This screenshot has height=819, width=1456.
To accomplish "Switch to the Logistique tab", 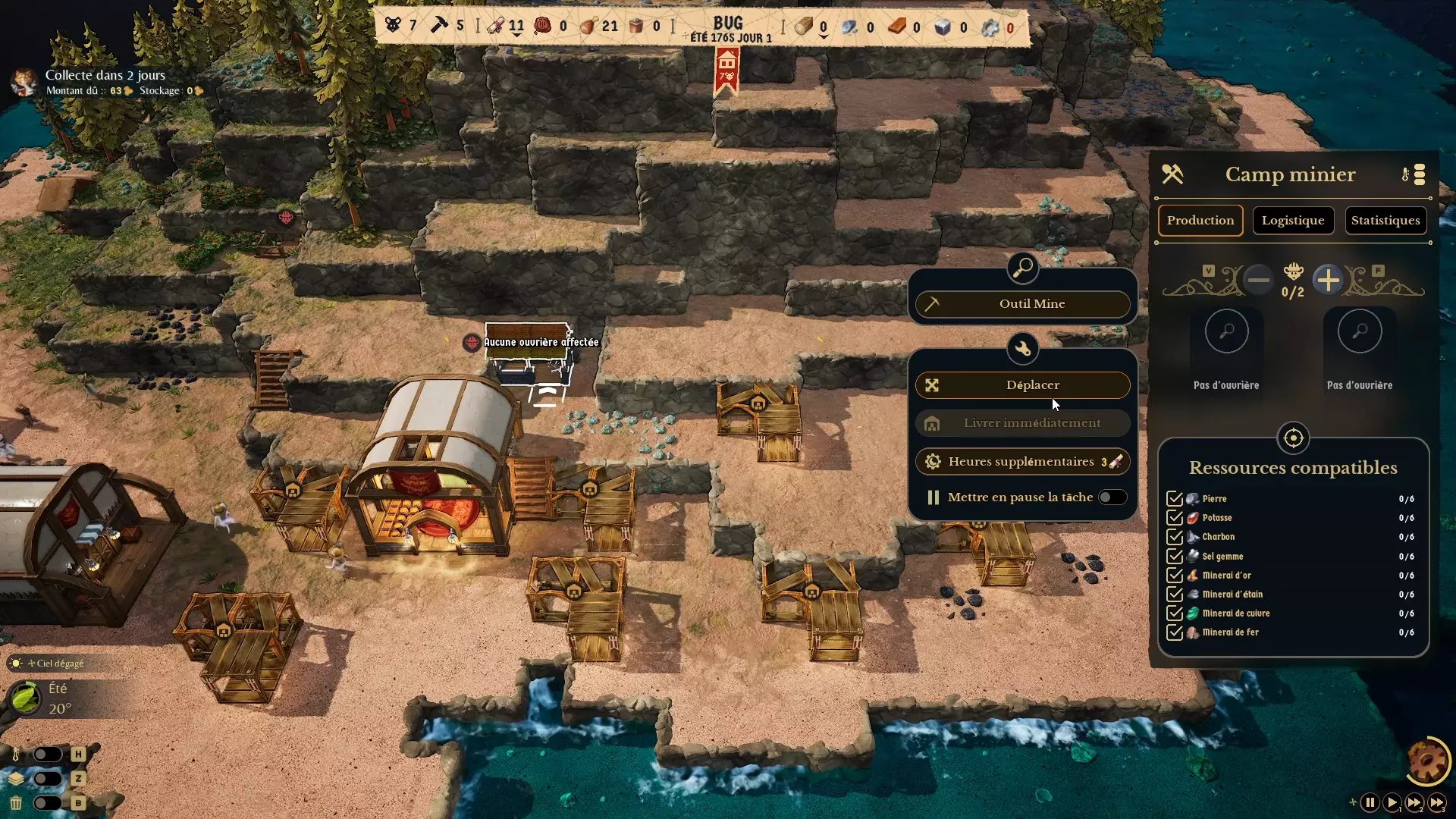I will [1293, 221].
